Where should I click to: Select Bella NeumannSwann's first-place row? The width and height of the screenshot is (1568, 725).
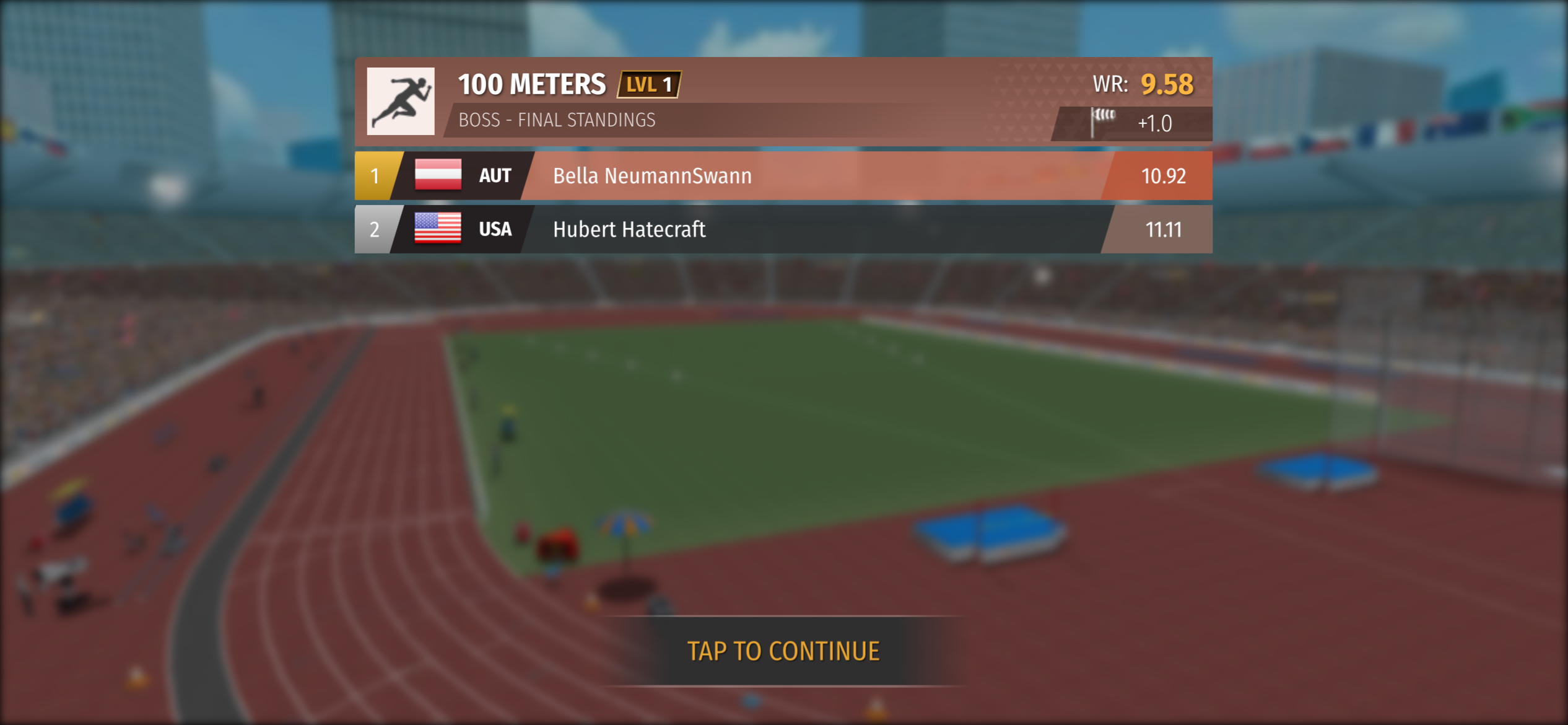click(x=783, y=176)
